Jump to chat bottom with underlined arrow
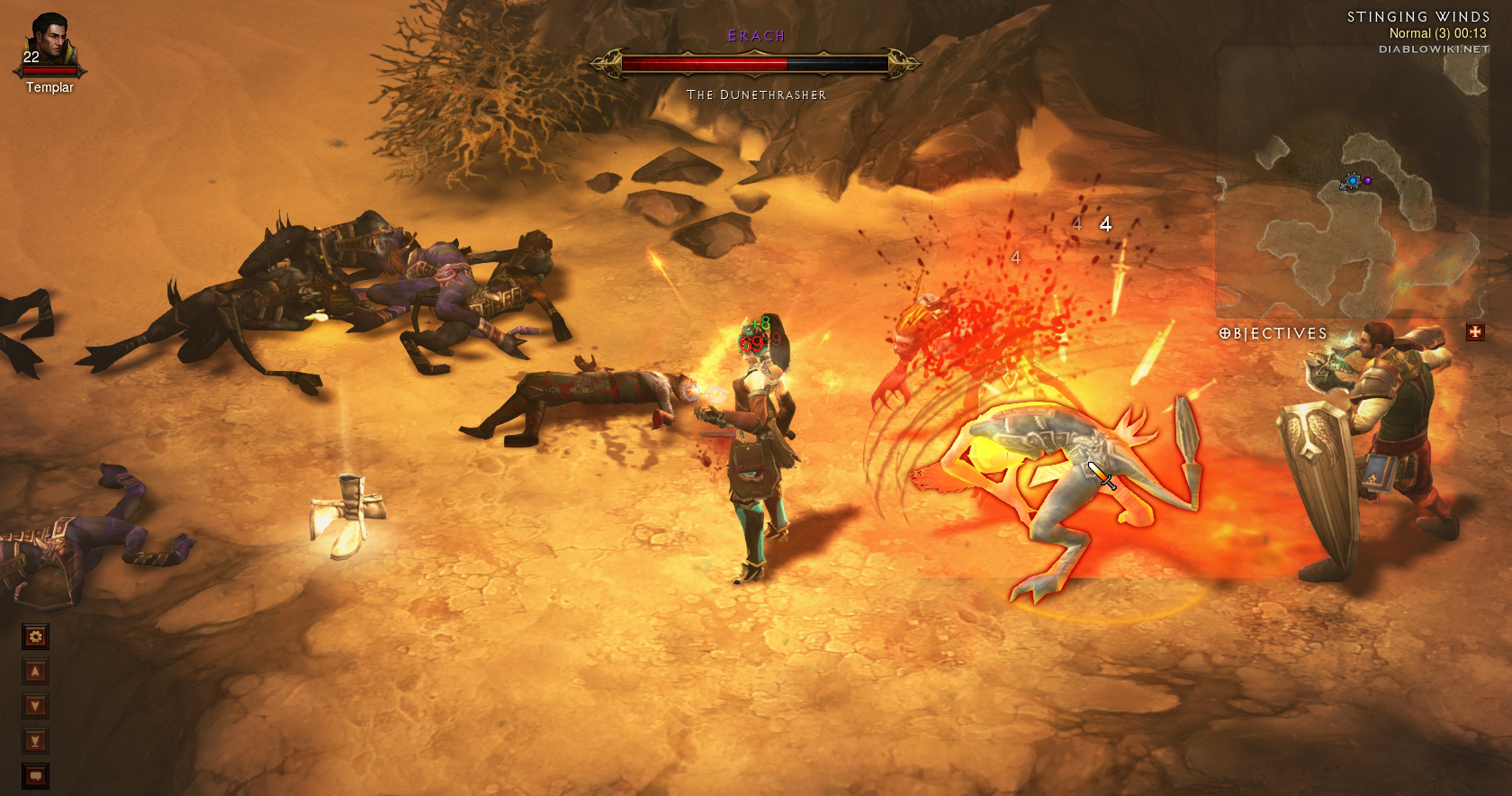 click(x=35, y=741)
